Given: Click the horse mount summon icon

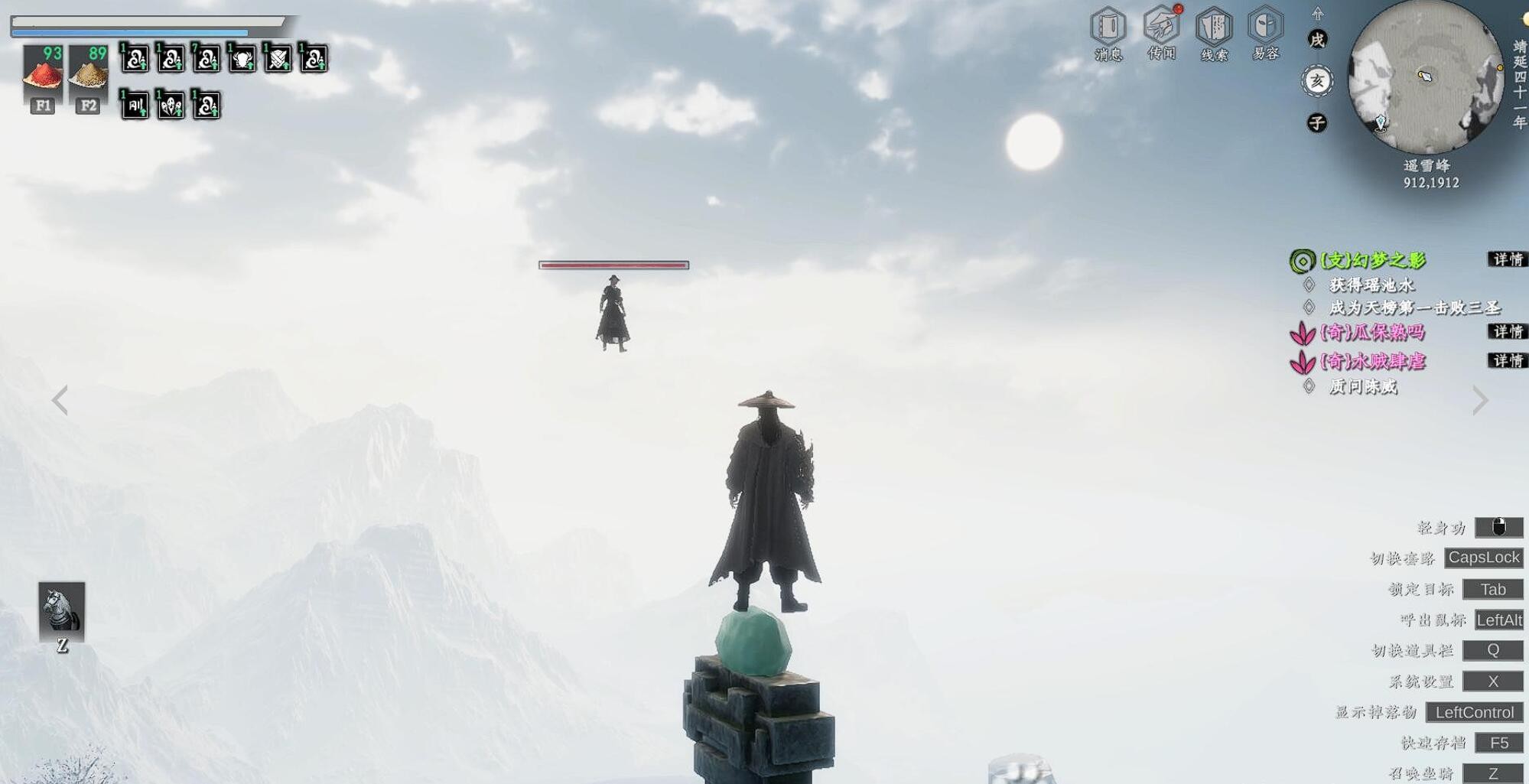Looking at the screenshot, I should [x=62, y=610].
